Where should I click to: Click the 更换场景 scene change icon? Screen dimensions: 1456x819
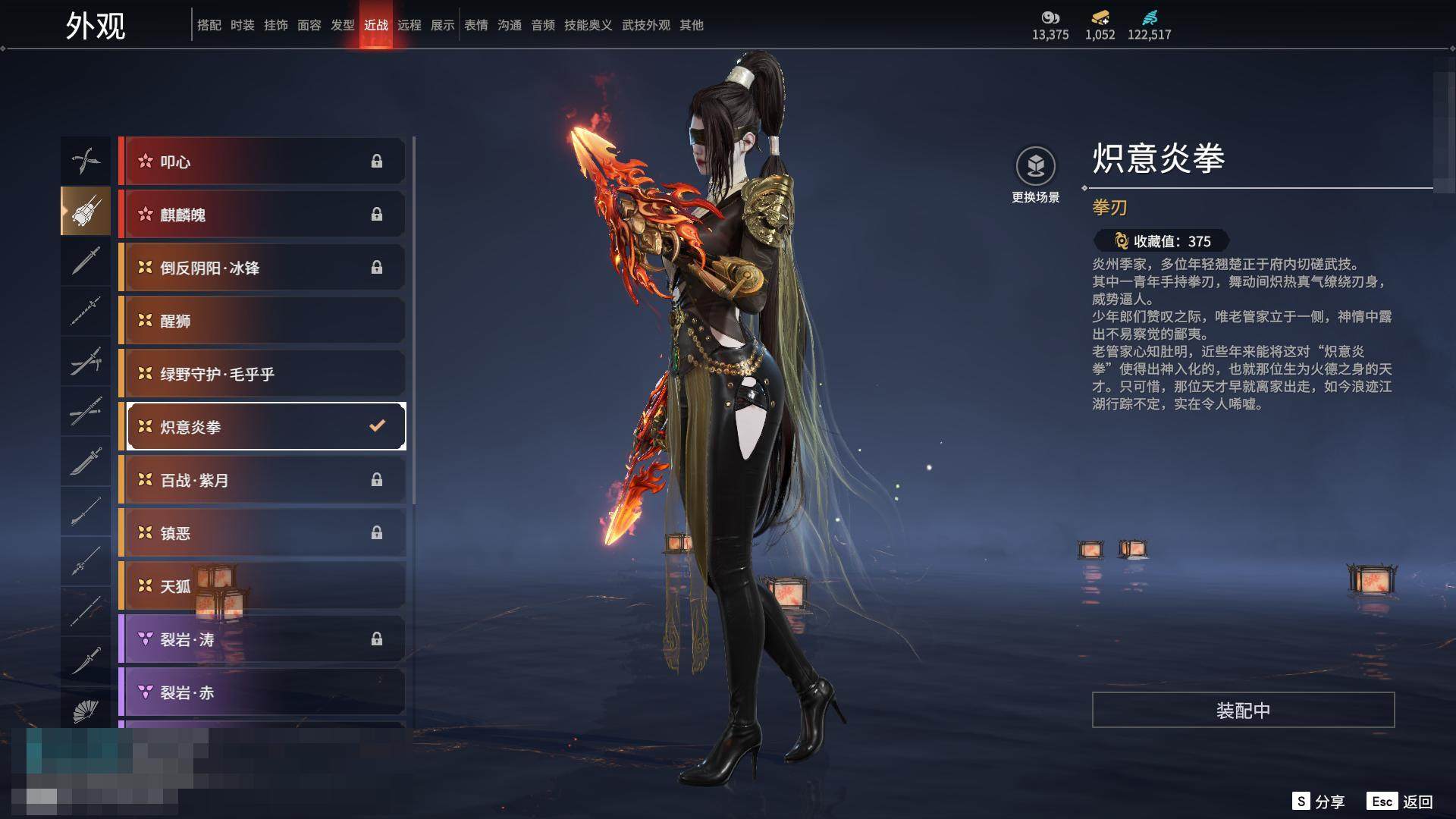point(1035,166)
